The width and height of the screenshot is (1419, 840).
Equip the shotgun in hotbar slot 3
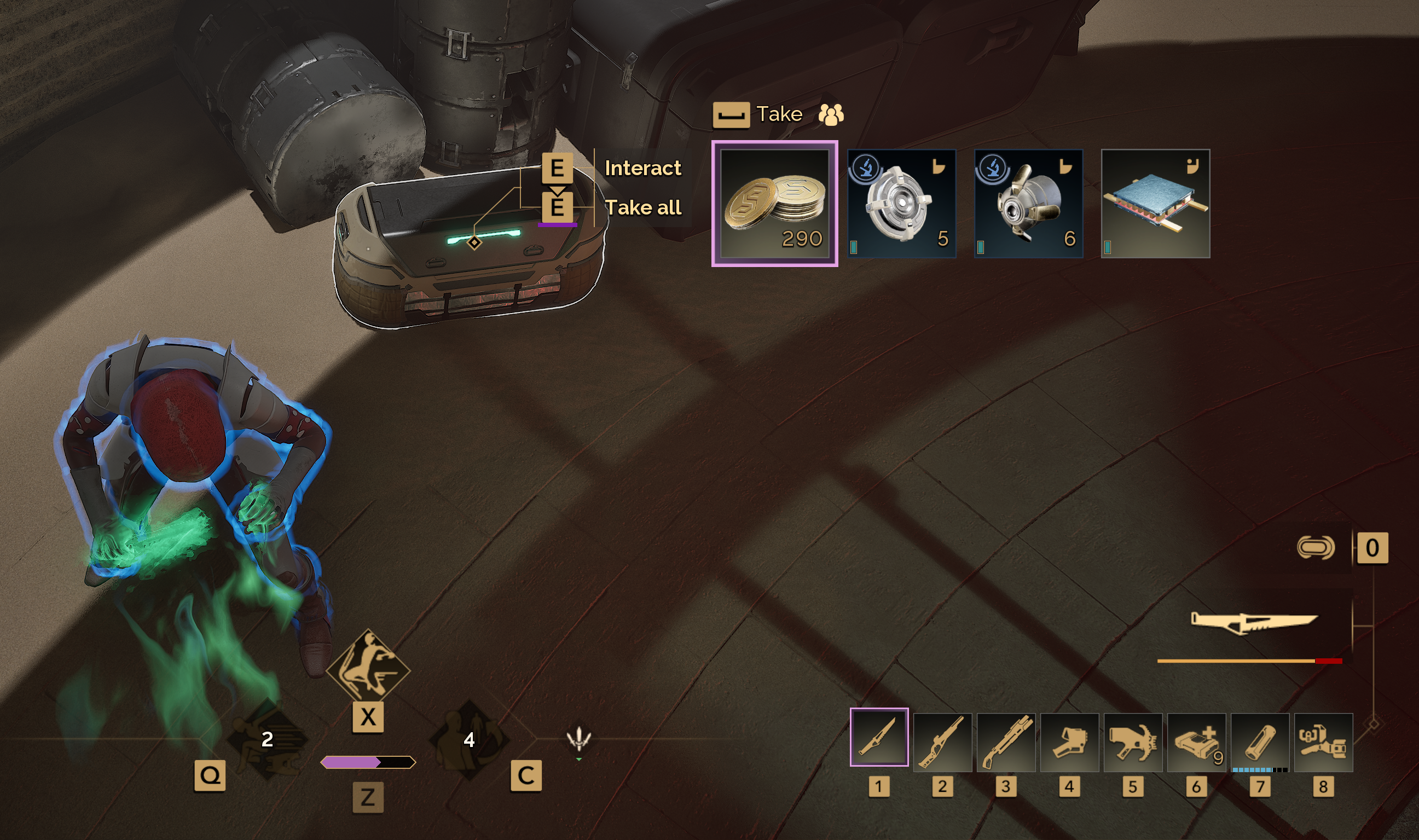(1006, 742)
